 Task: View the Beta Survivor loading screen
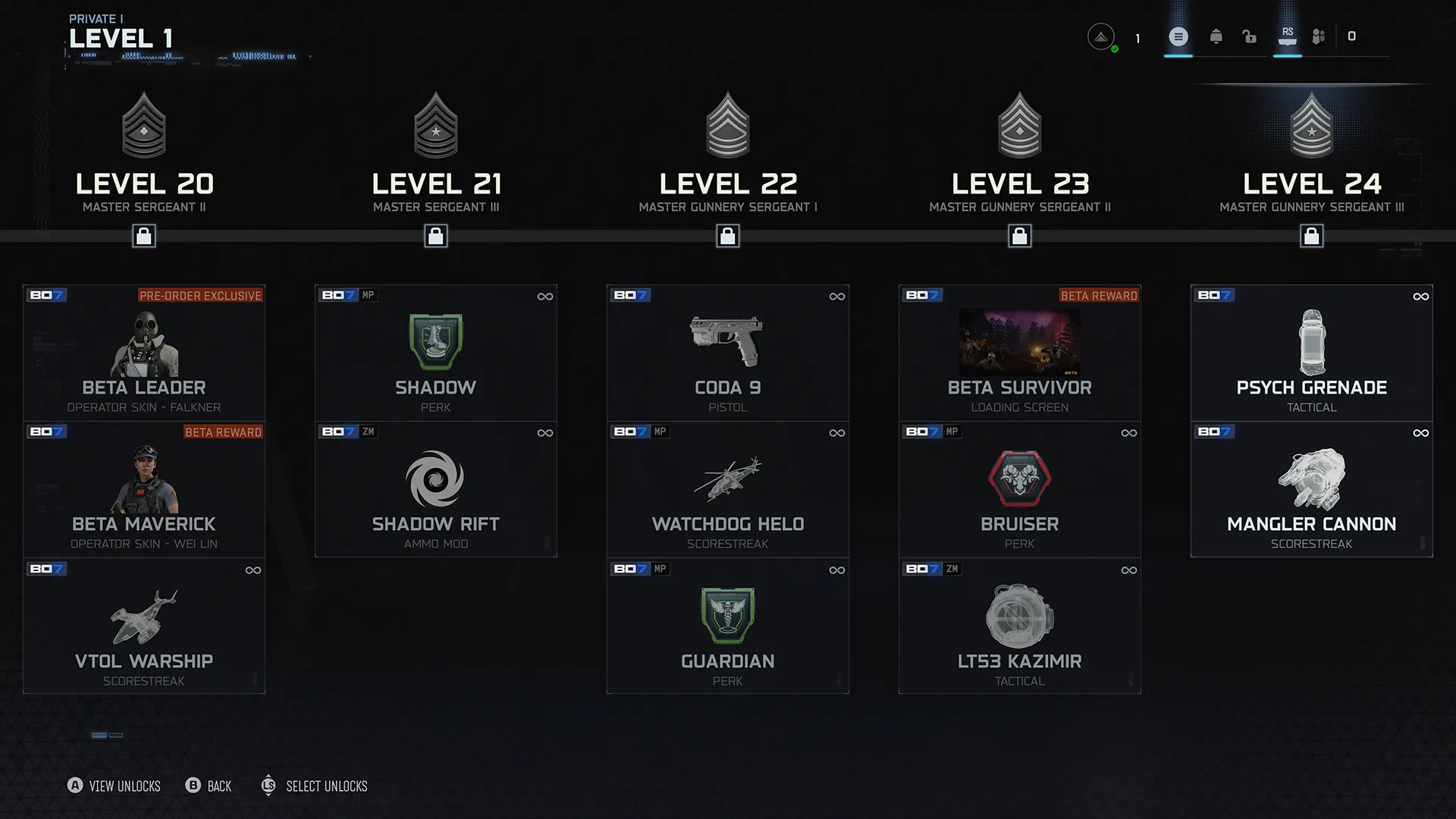[1020, 353]
